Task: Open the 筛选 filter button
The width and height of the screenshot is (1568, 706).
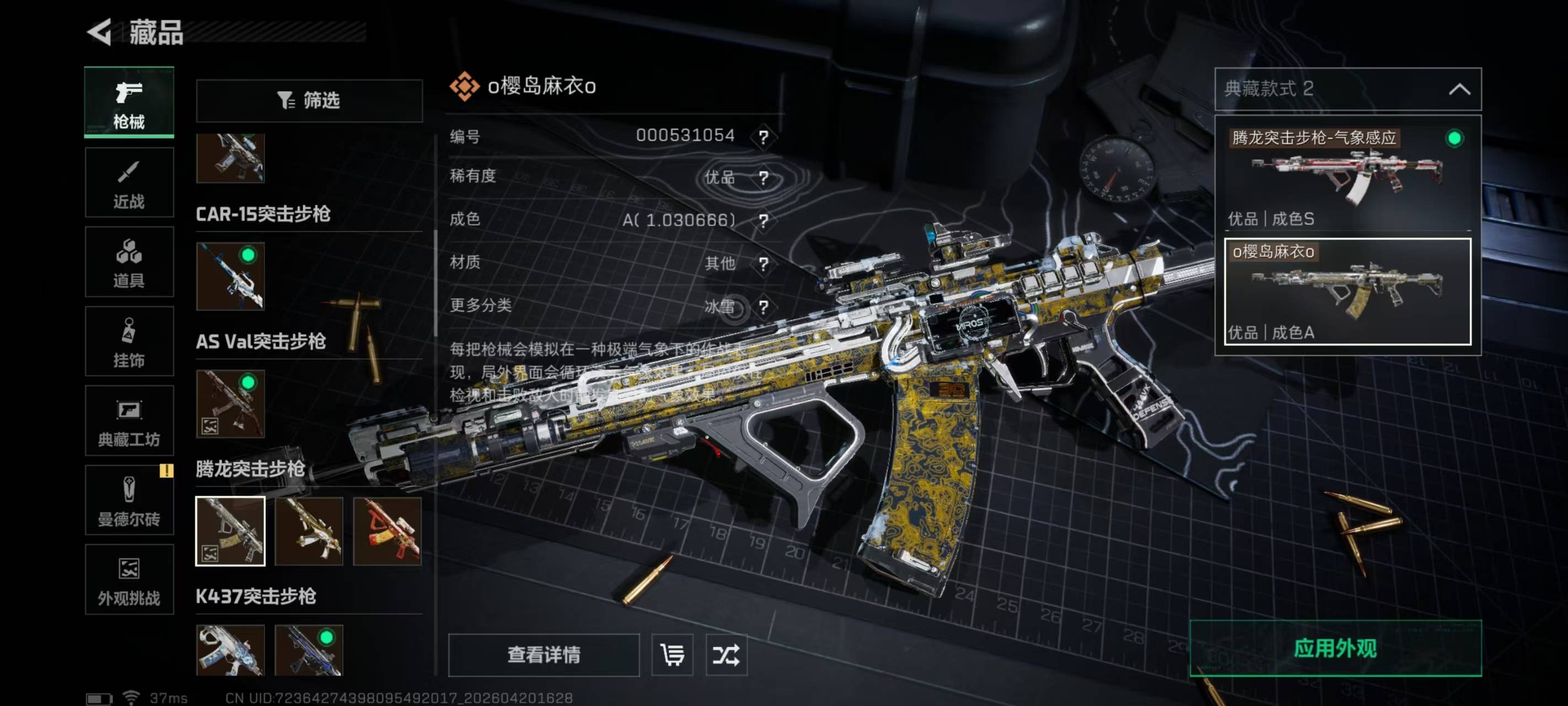Action: (309, 100)
